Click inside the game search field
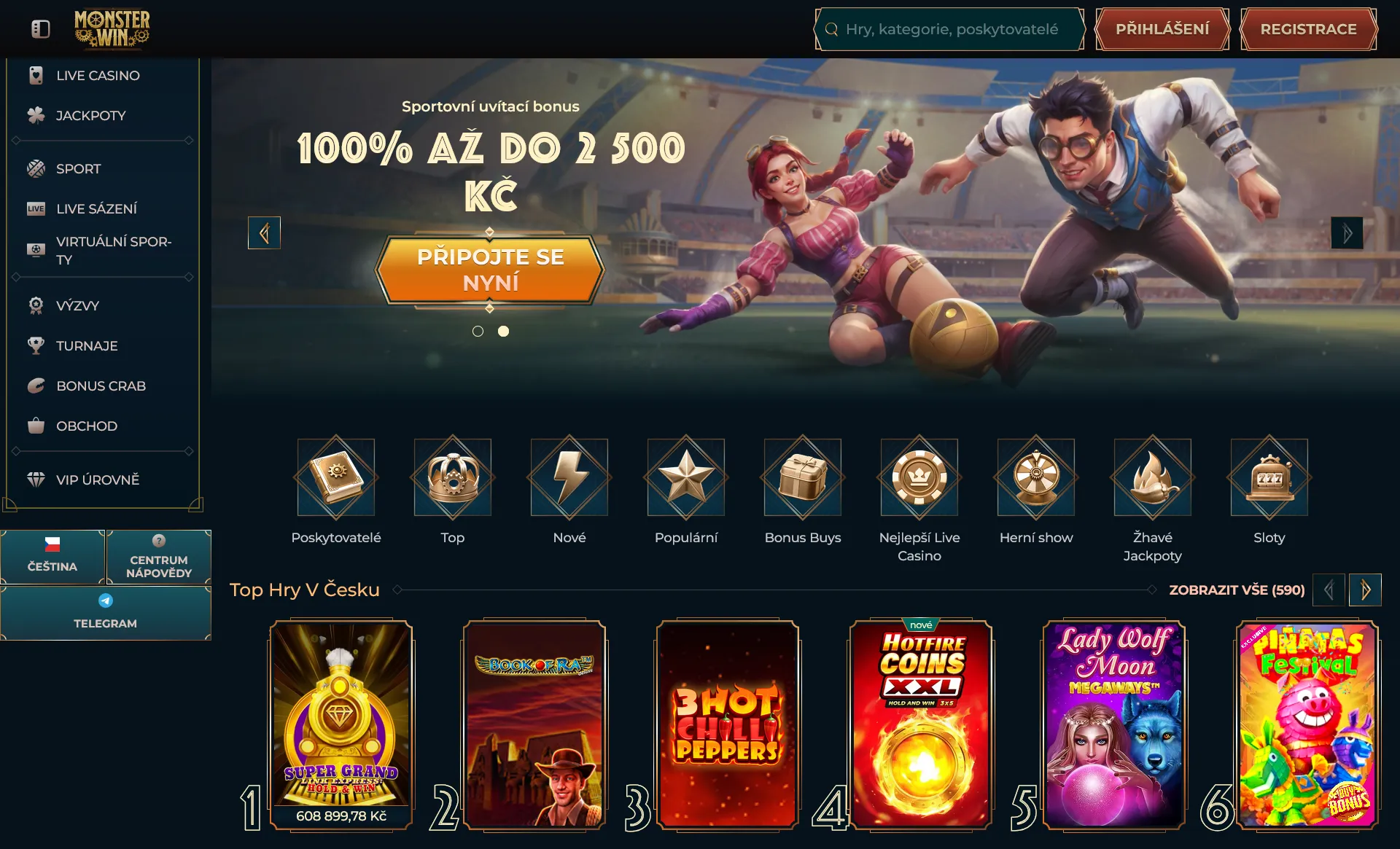This screenshot has width=1400, height=849. pos(948,29)
